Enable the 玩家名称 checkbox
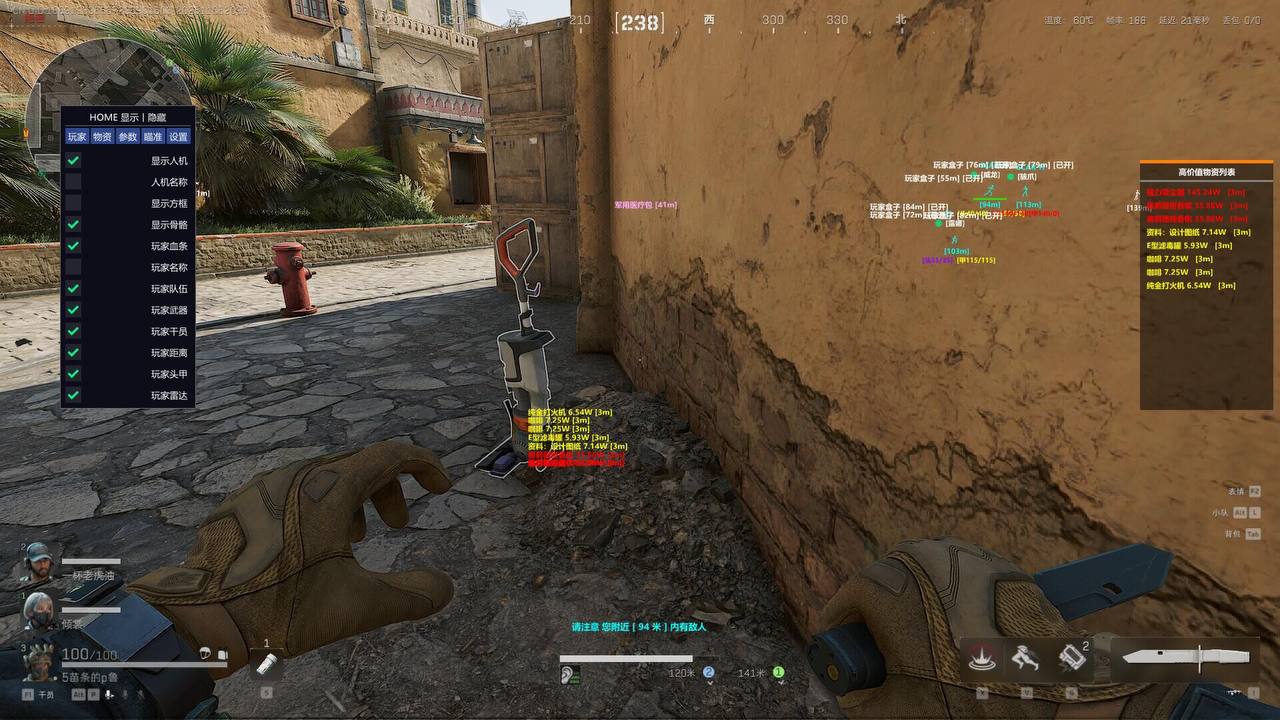Viewport: 1280px width, 720px height. [x=73, y=267]
